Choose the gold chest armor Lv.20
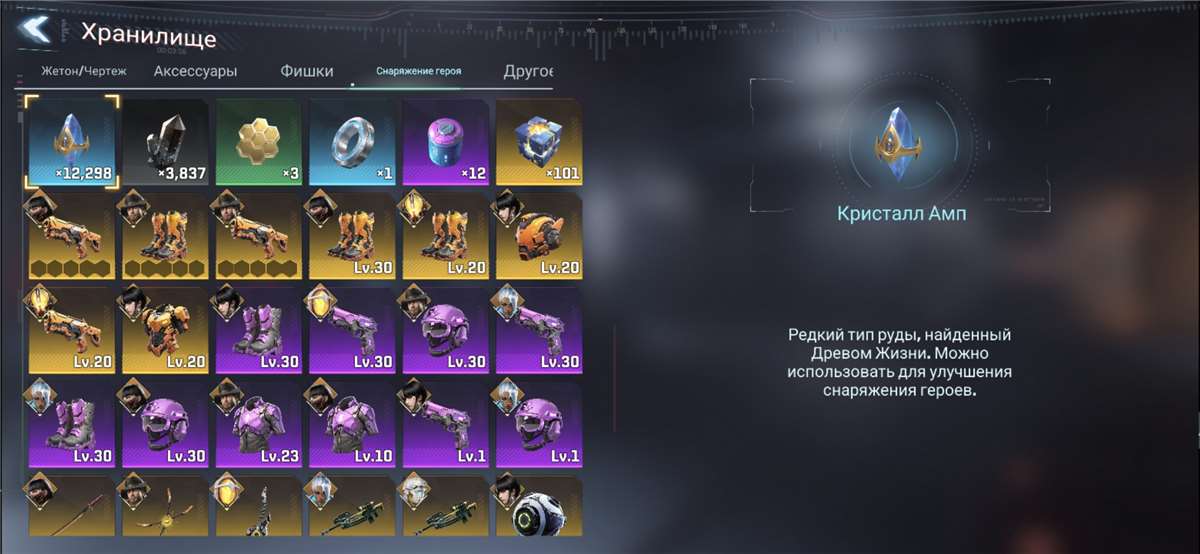Viewport: 1200px width, 554px height. (166, 330)
